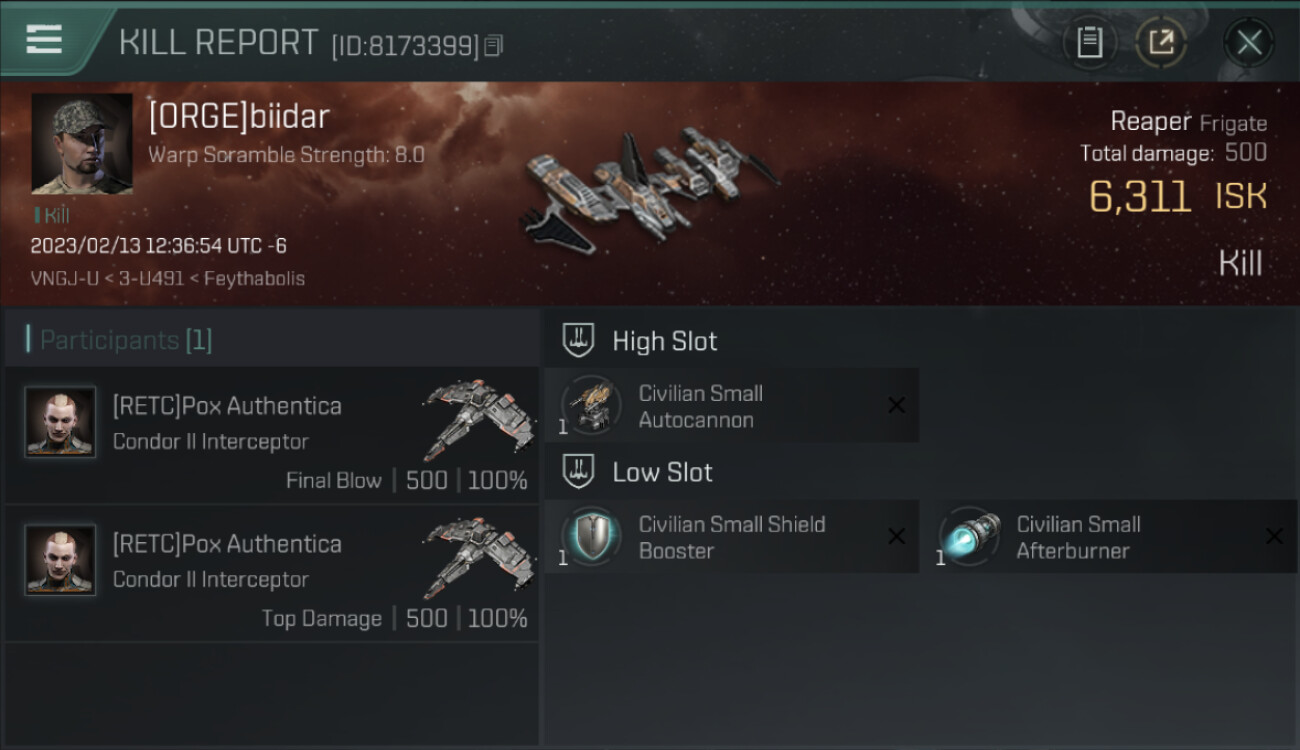
Task: Select the Civilian Small Afterburner slot
Action: pos(1108,537)
